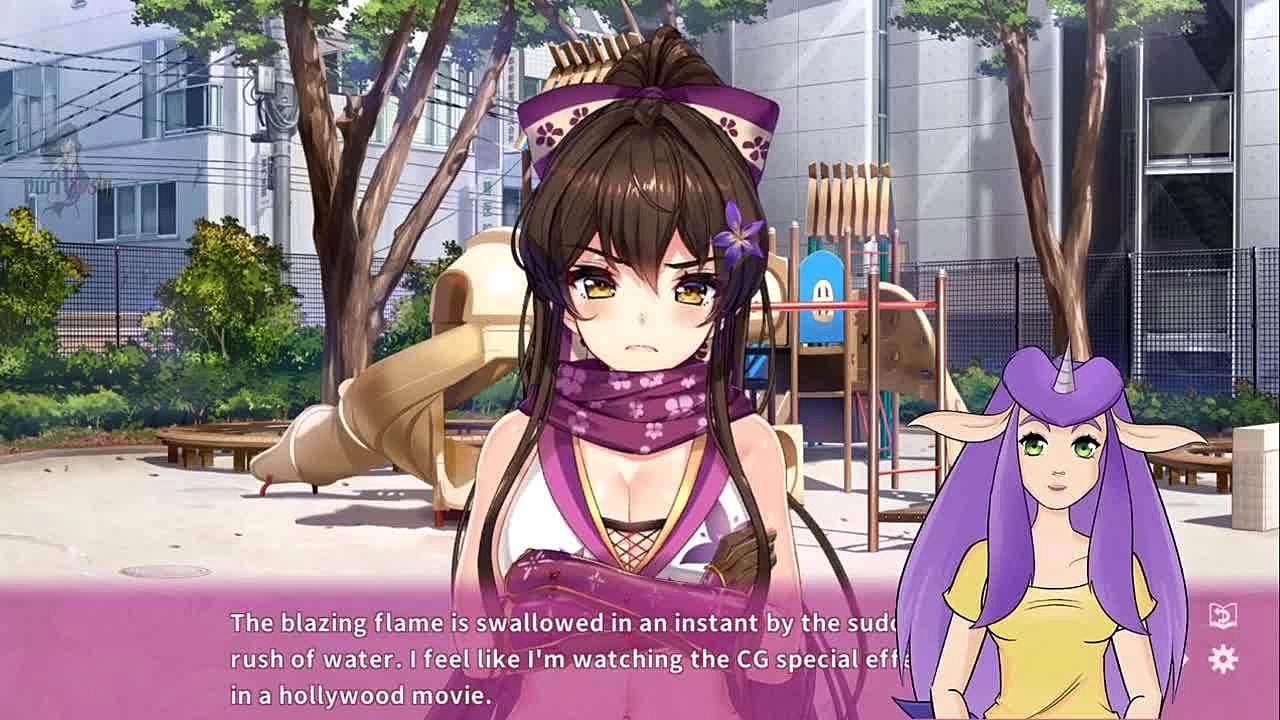The height and width of the screenshot is (720, 1280).
Task: Open settings with the gear icon
Action: pos(1223,659)
